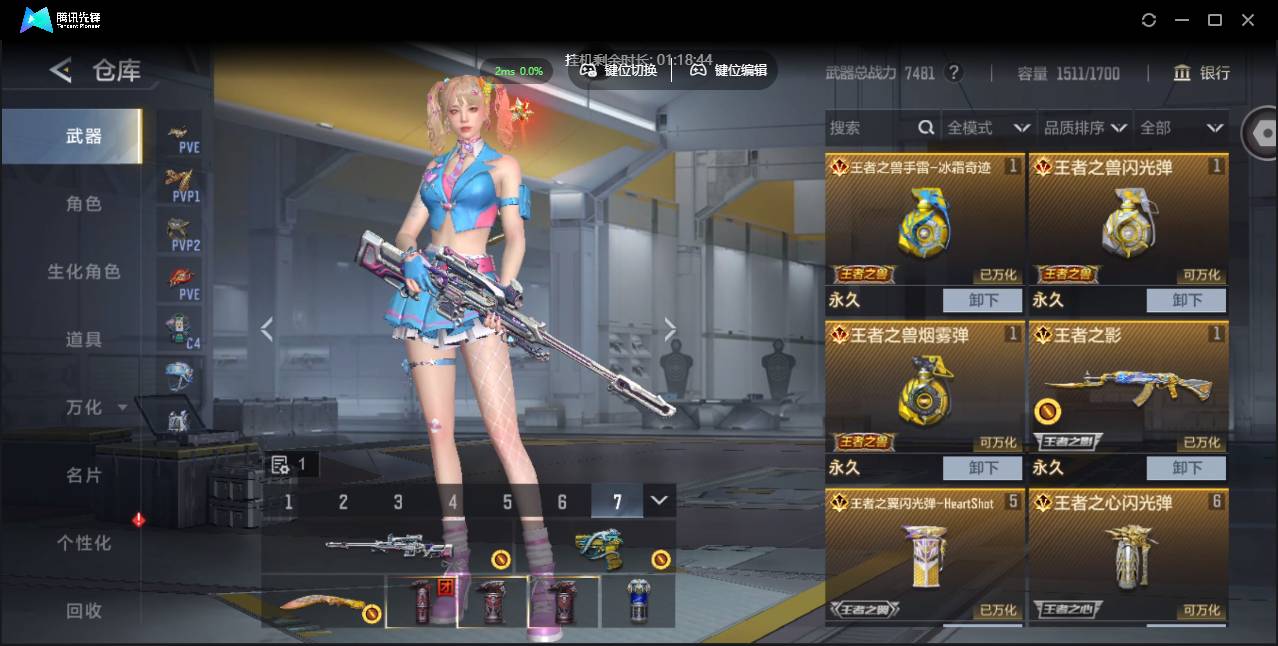Open the 全模式 dropdown filter

pos(988,128)
